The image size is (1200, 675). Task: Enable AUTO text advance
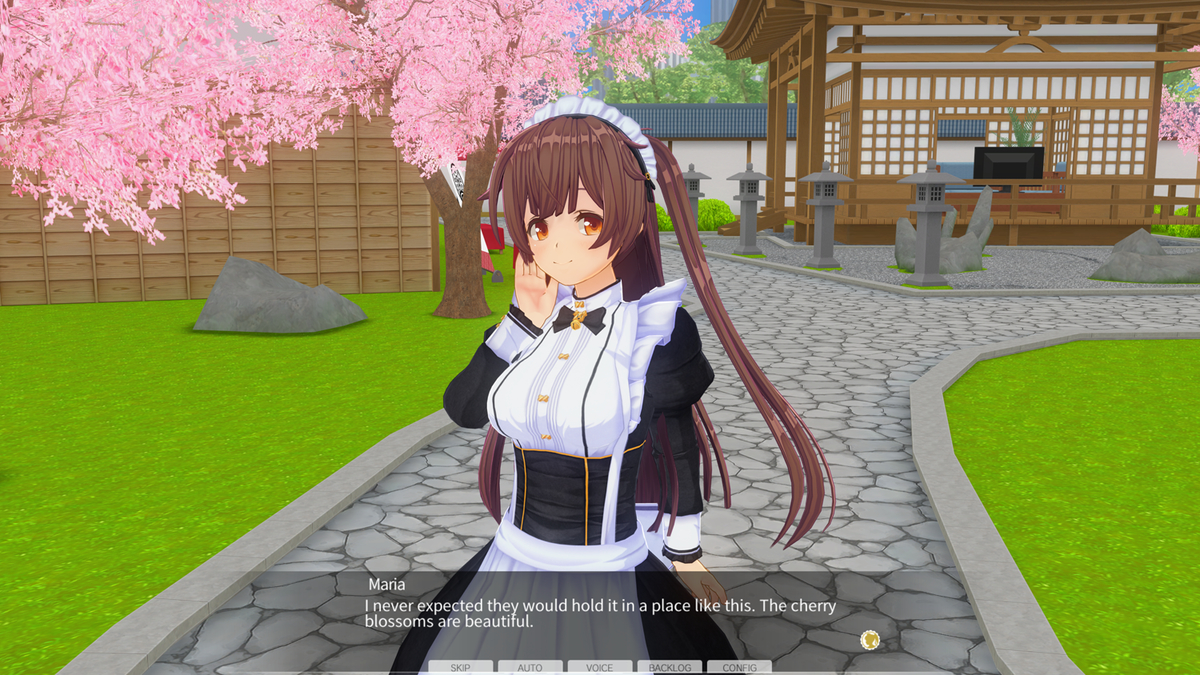pos(530,667)
